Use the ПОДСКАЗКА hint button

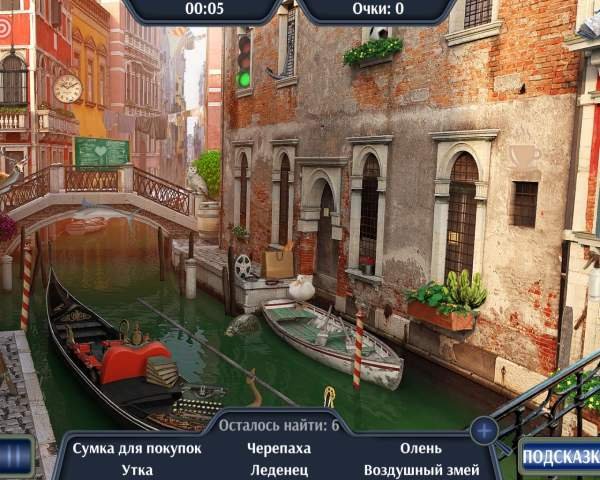560,456
